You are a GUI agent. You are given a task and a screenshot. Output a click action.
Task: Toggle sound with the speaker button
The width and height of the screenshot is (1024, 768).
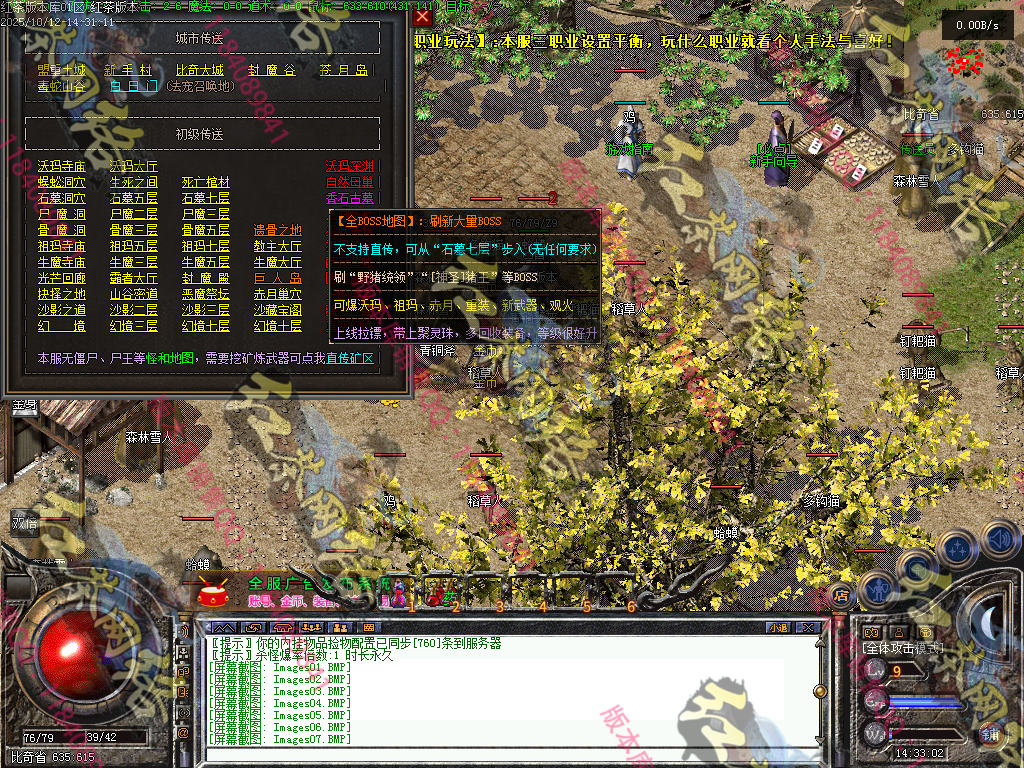coord(1000,540)
